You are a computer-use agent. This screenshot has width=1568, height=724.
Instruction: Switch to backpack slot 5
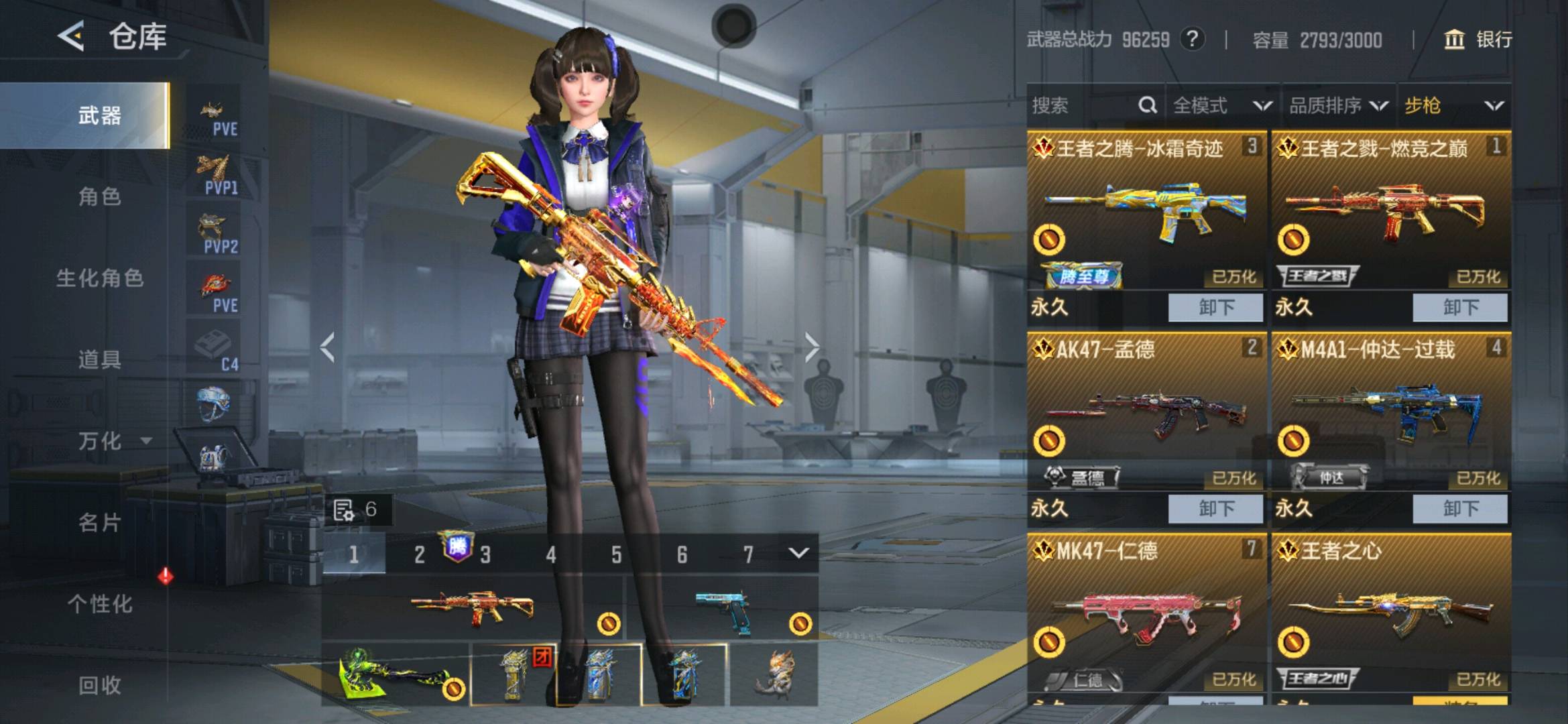pyautogui.click(x=616, y=554)
